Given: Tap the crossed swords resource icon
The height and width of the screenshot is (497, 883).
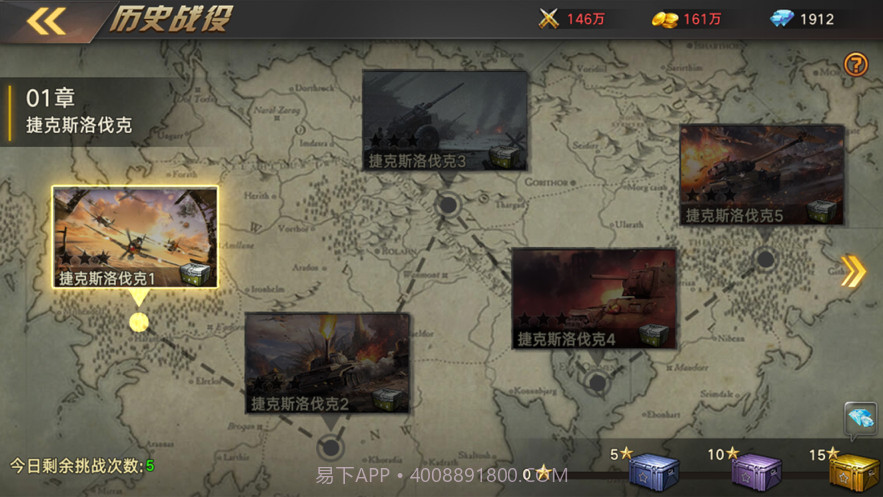Looking at the screenshot, I should point(548,19).
